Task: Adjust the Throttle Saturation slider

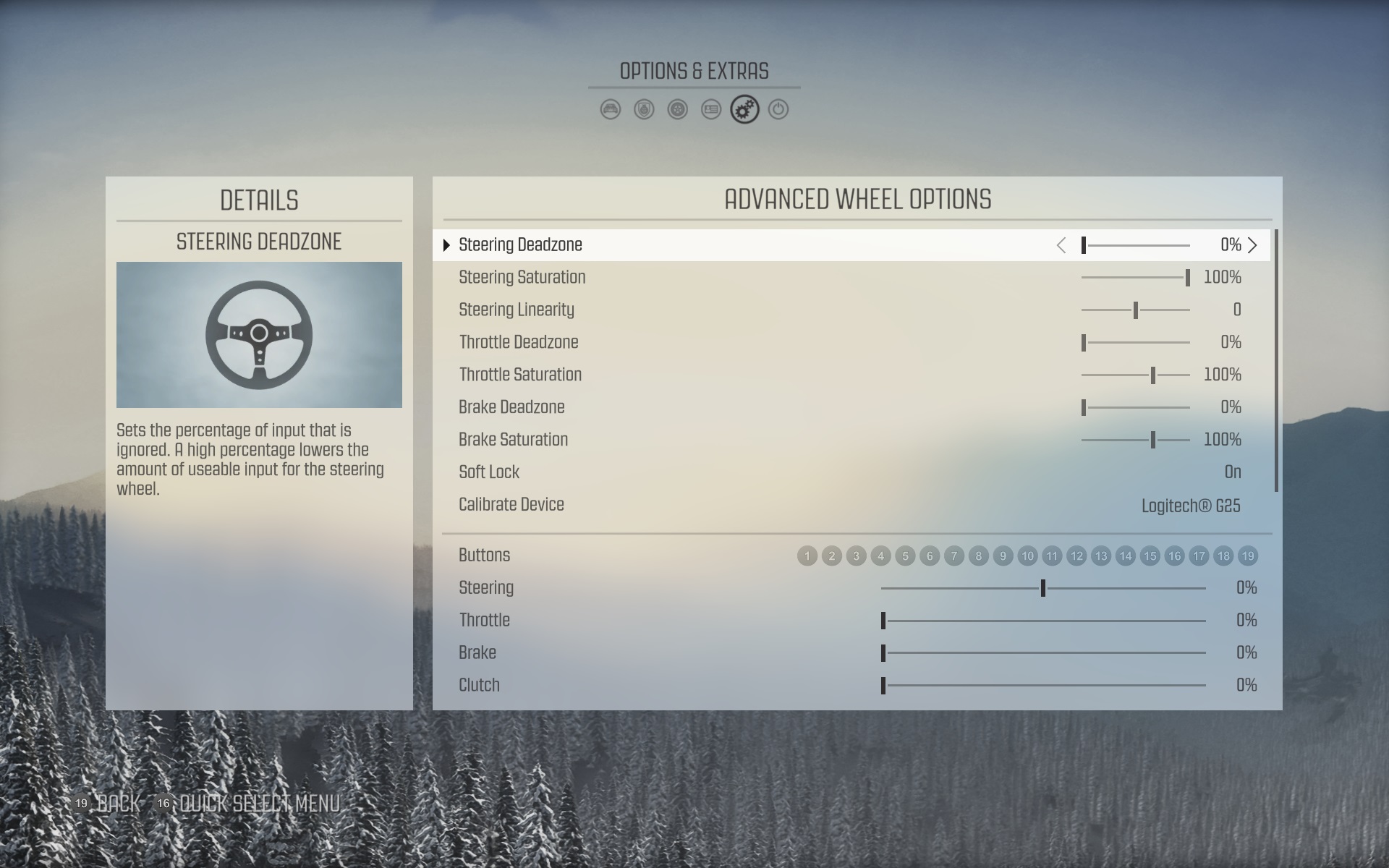Action: [x=1136, y=375]
